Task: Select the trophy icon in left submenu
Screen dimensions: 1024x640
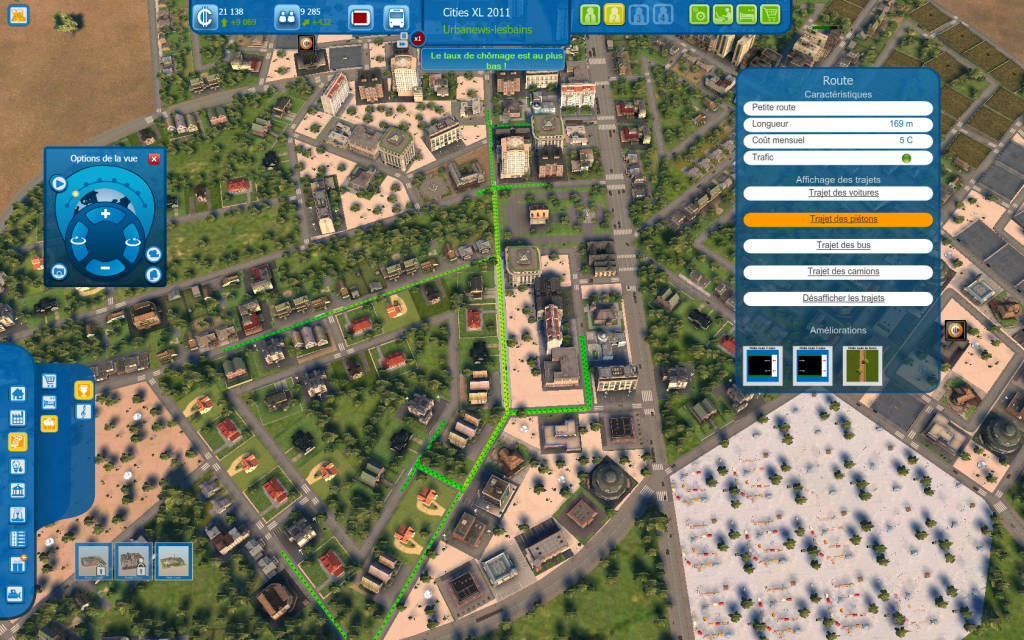Action: tap(84, 391)
